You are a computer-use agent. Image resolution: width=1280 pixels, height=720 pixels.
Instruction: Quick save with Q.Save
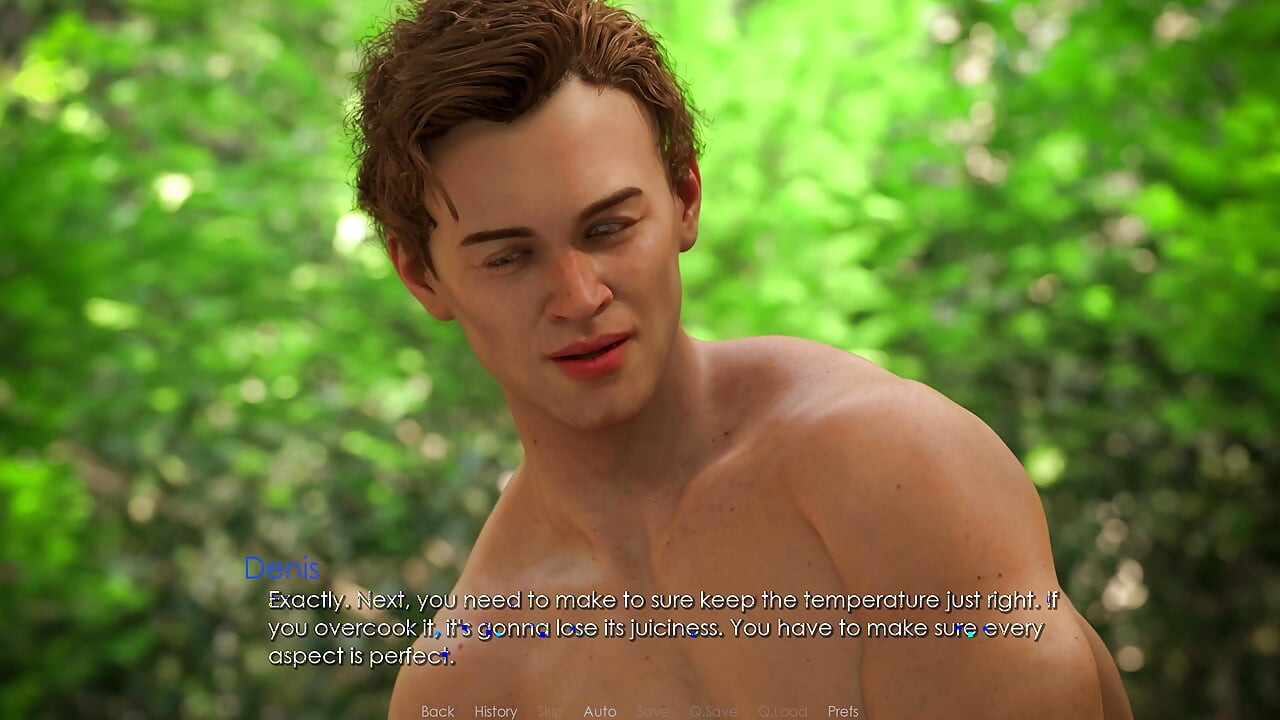(x=713, y=711)
